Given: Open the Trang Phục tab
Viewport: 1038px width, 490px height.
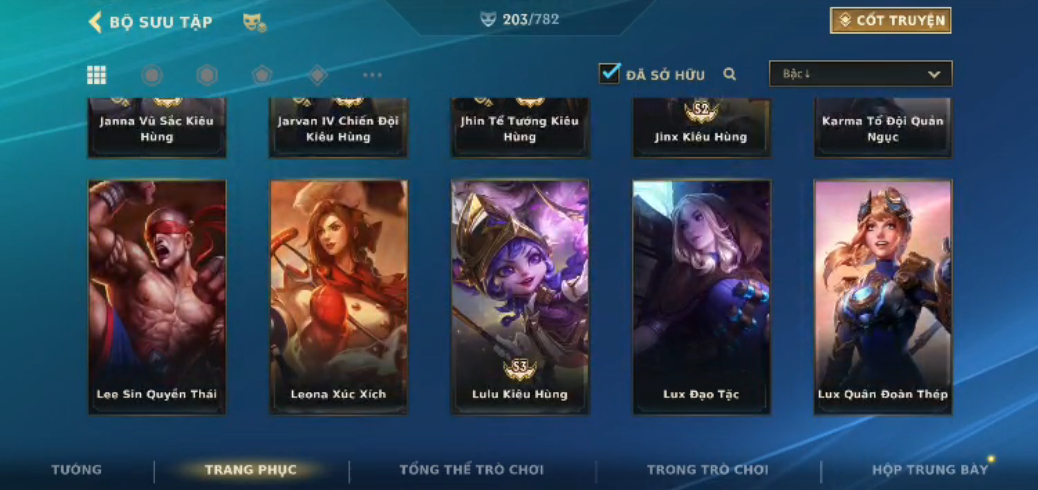Looking at the screenshot, I should click(x=250, y=470).
